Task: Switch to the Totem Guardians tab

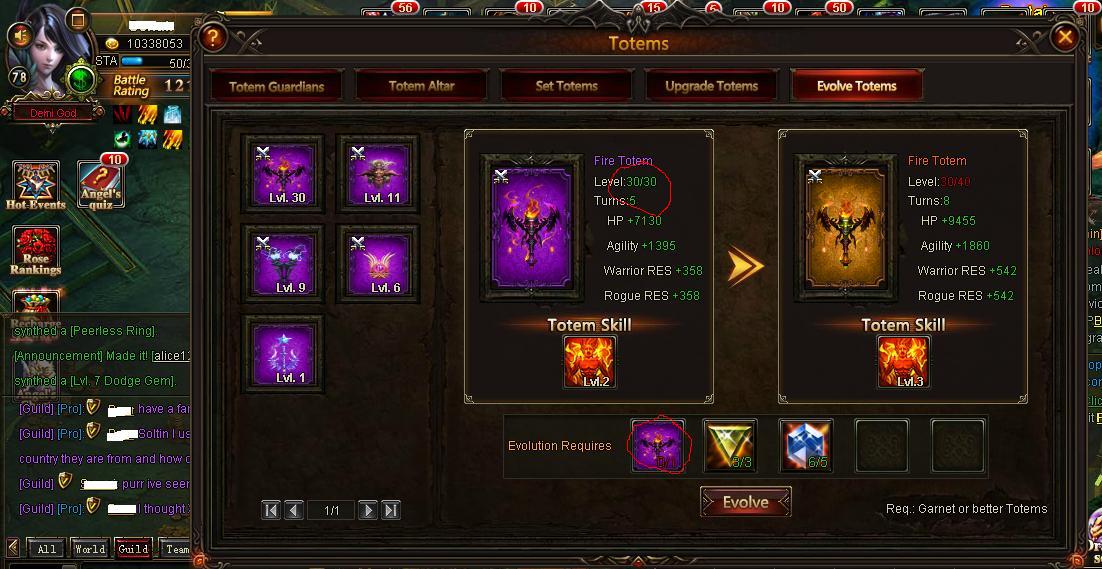Action: pos(276,86)
